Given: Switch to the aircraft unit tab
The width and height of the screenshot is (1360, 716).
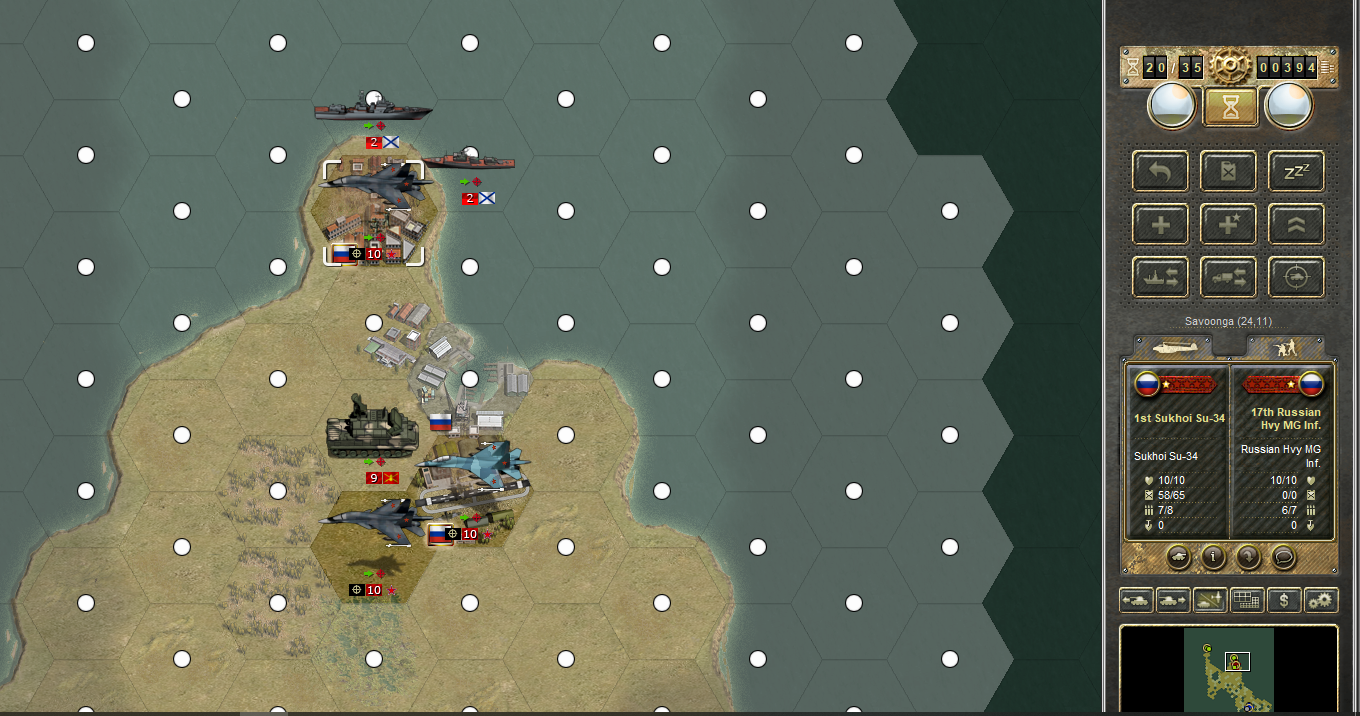Looking at the screenshot, I should (1172, 347).
